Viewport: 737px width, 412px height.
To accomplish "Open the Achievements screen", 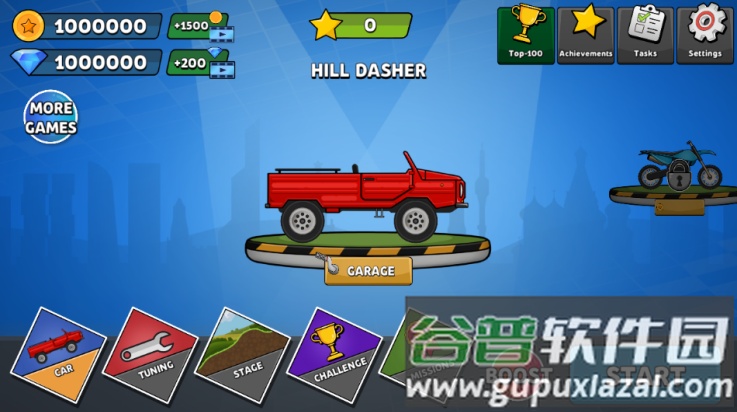I will point(585,35).
